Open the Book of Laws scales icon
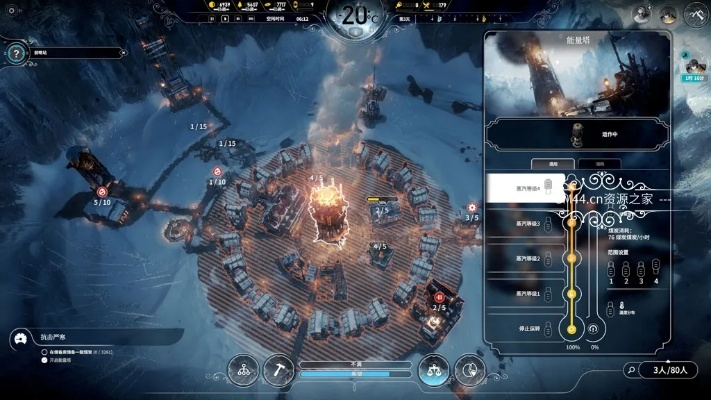This screenshot has width=711, height=400. click(x=433, y=369)
